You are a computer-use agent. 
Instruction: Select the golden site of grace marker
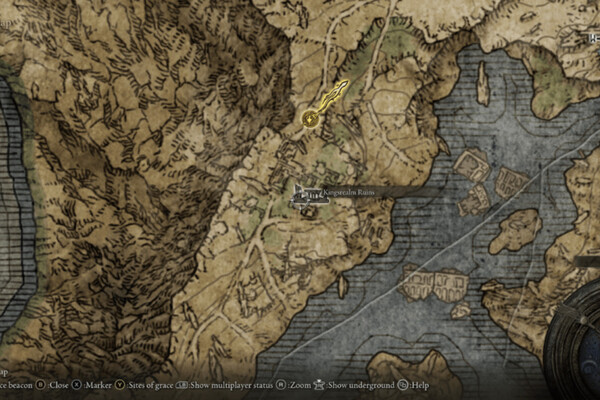(x=311, y=120)
